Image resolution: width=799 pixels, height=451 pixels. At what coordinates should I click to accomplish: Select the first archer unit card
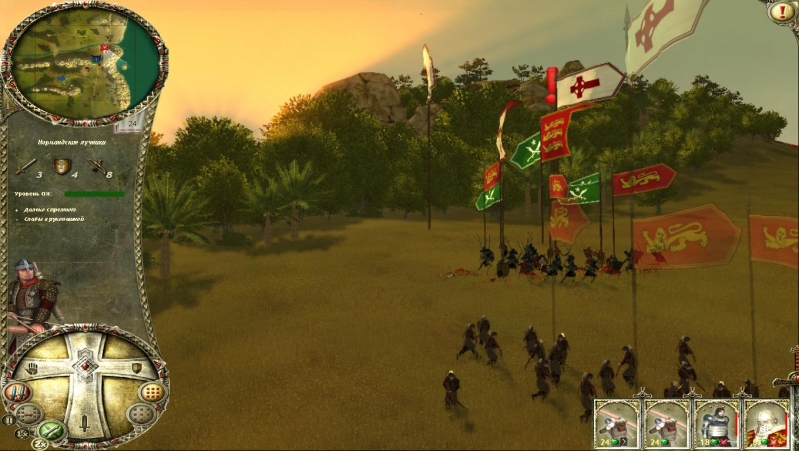[x=617, y=424]
